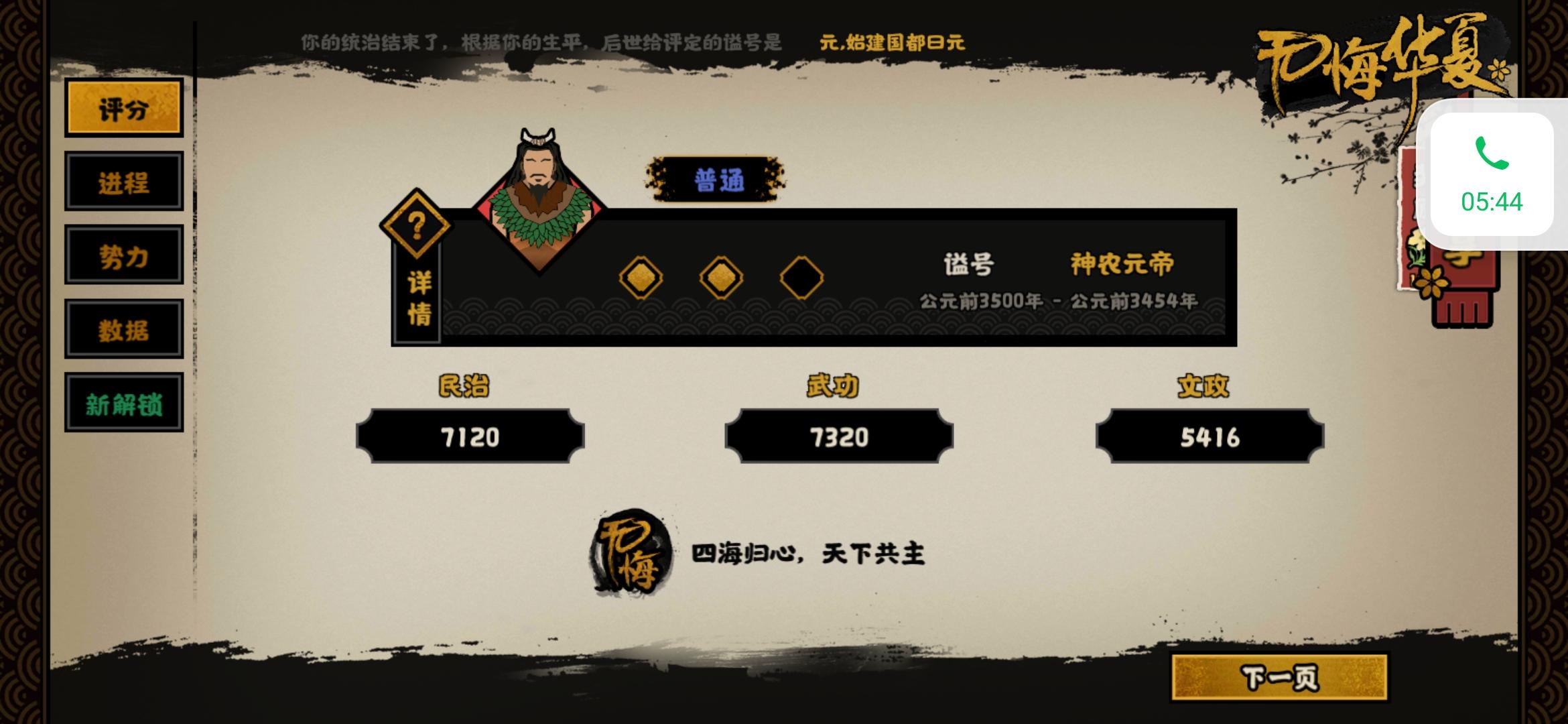Open the 数据 data section

point(124,328)
